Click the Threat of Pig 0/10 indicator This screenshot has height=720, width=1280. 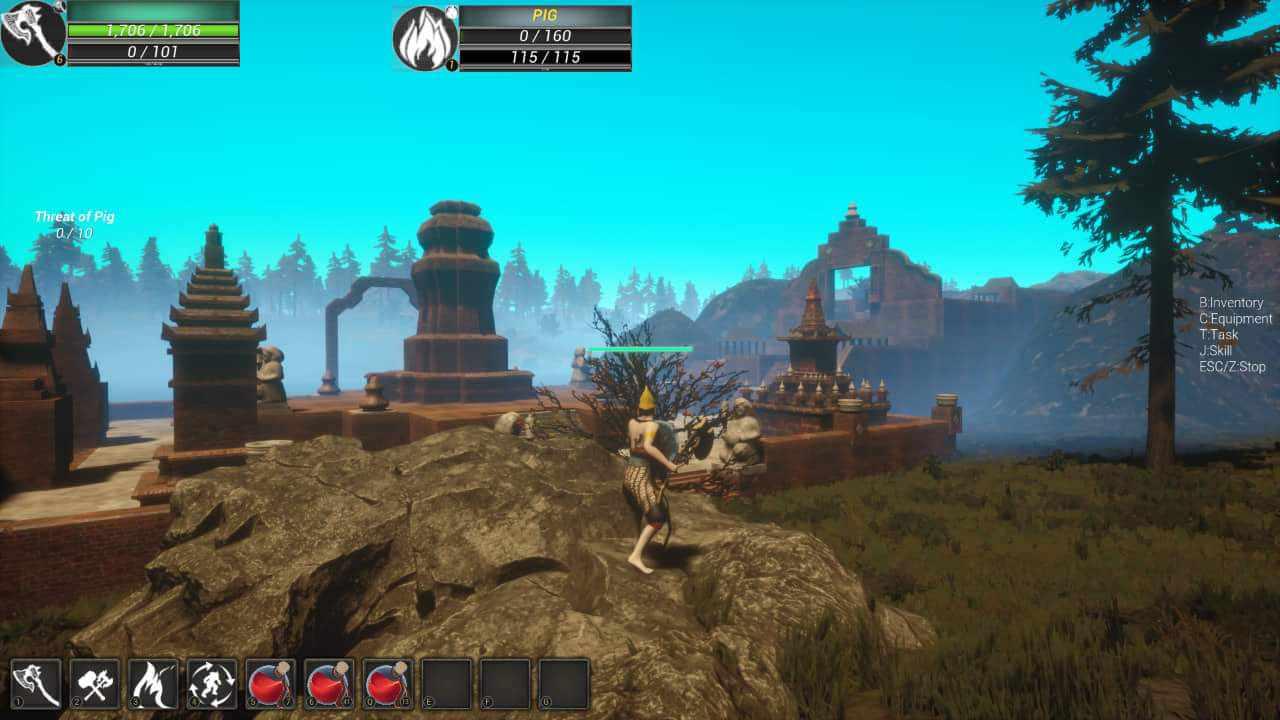(75, 222)
